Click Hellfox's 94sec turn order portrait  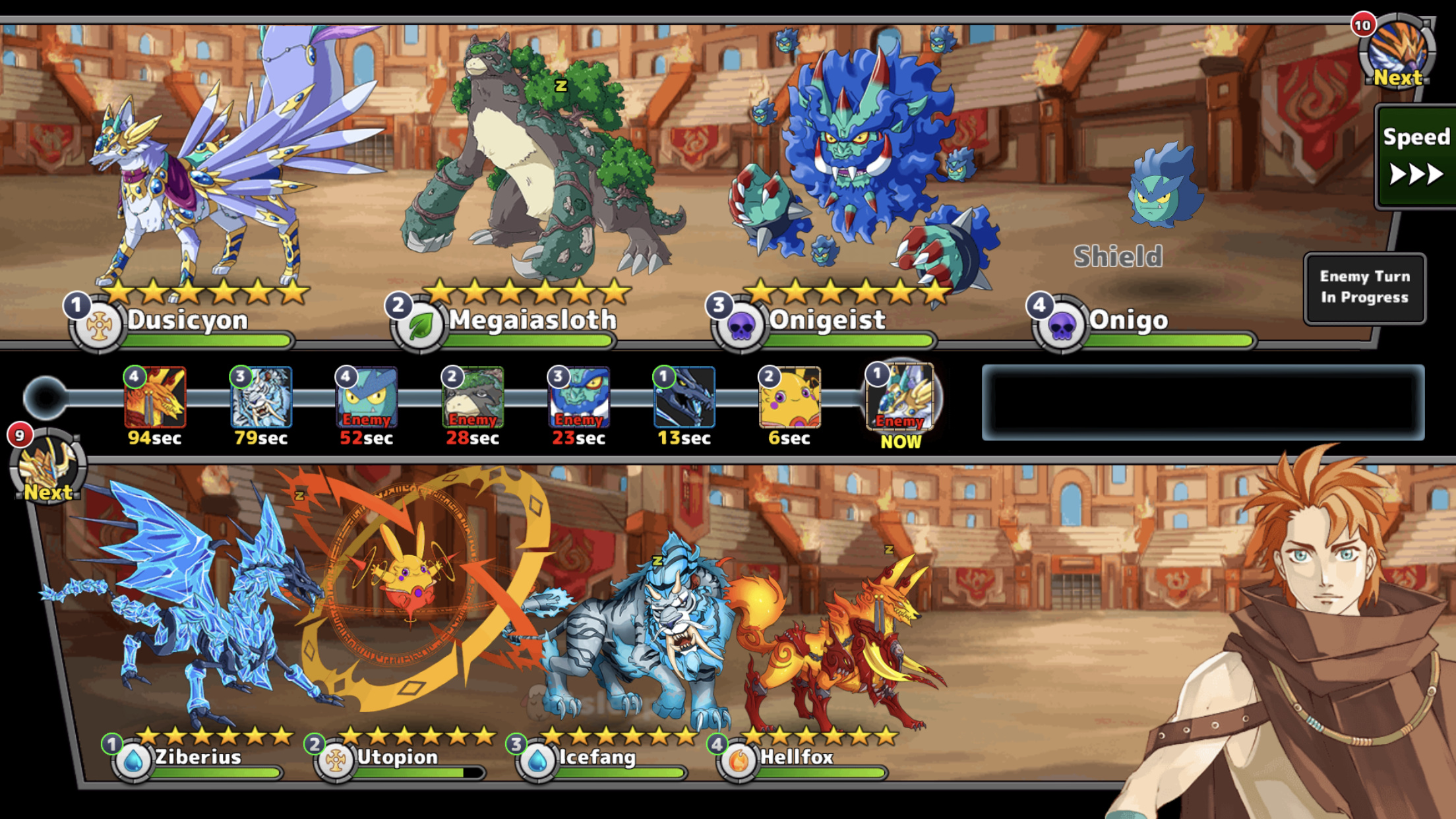pyautogui.click(x=155, y=398)
